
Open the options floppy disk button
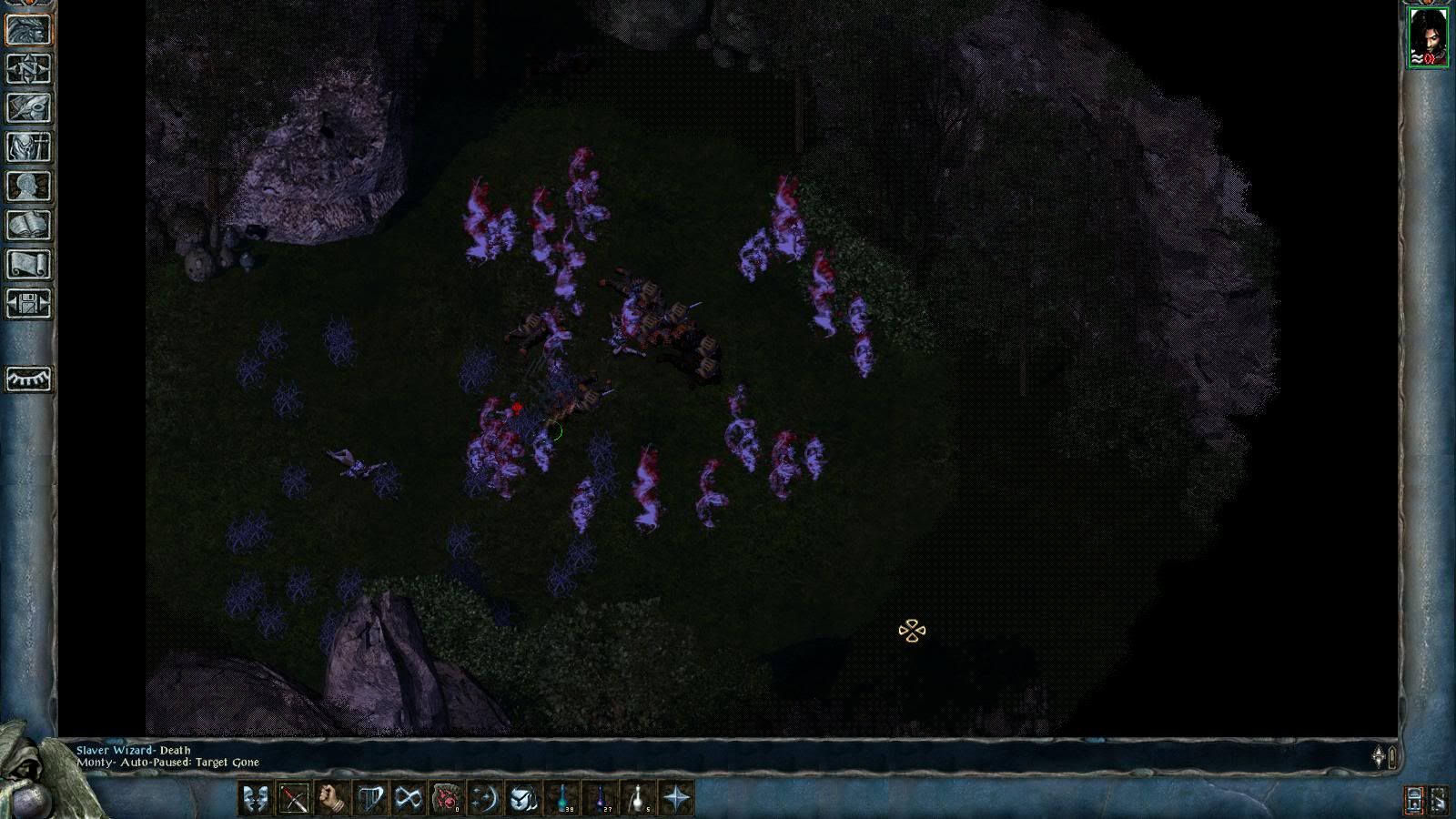(29, 304)
